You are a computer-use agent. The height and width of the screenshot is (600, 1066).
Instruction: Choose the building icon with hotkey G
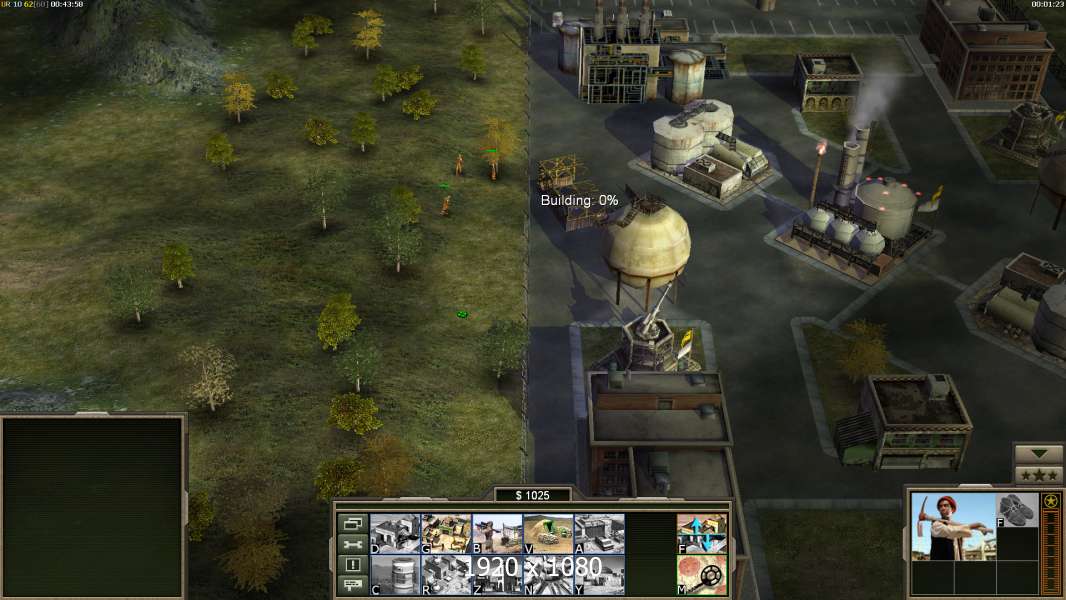[x=446, y=534]
